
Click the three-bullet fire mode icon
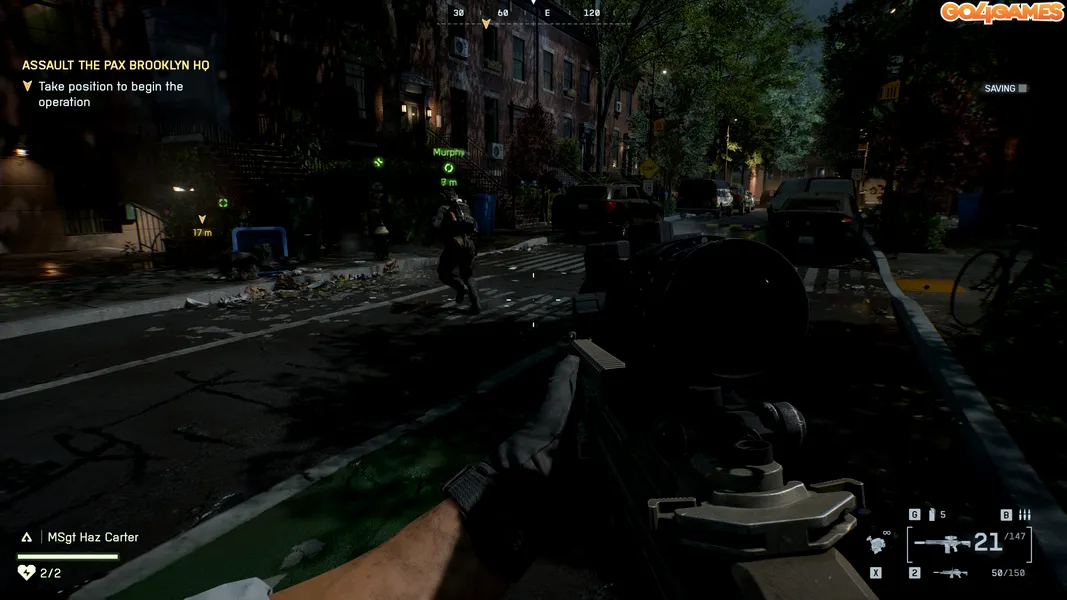point(1024,515)
